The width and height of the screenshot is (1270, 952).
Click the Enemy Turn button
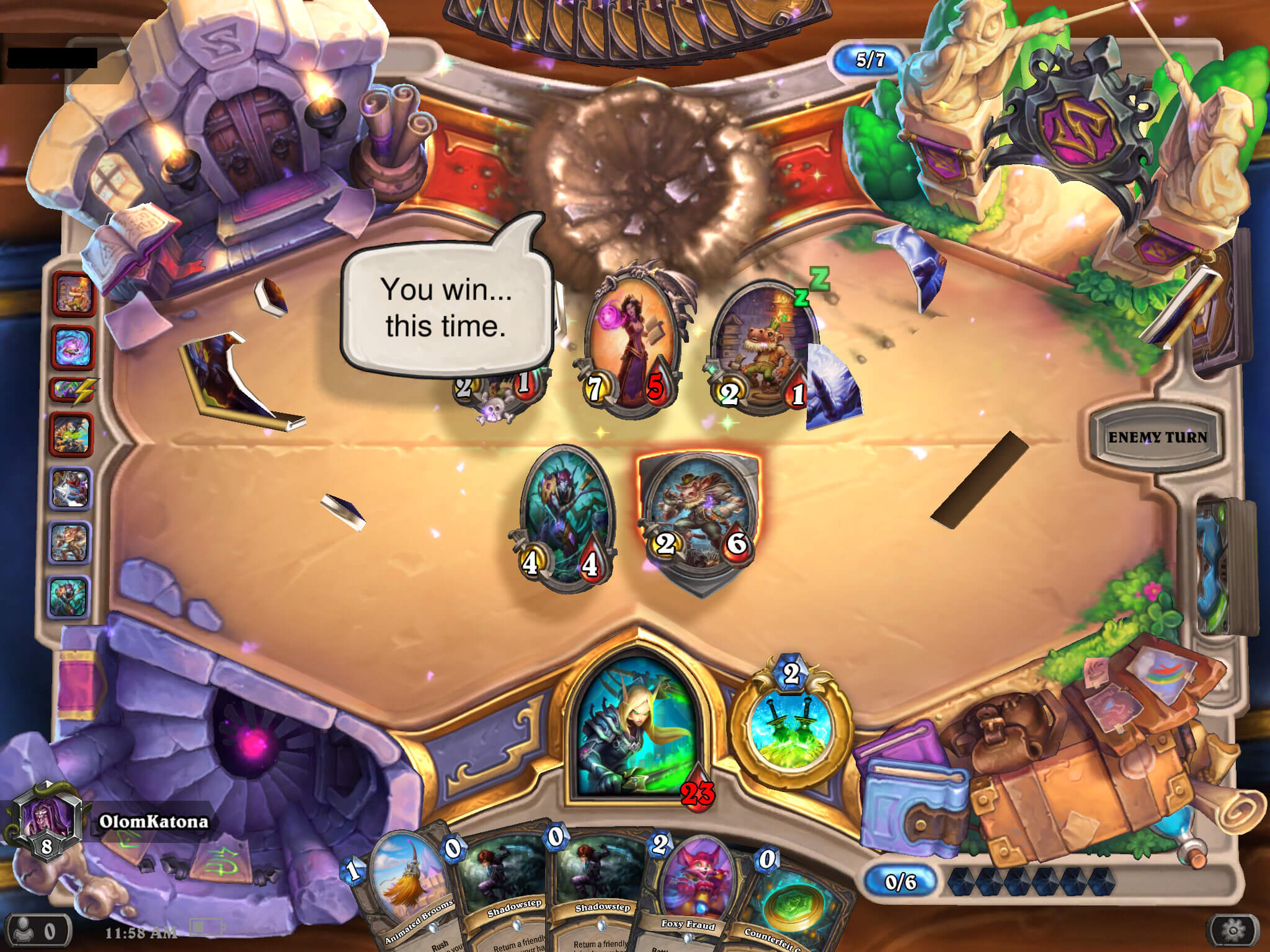click(x=1157, y=437)
